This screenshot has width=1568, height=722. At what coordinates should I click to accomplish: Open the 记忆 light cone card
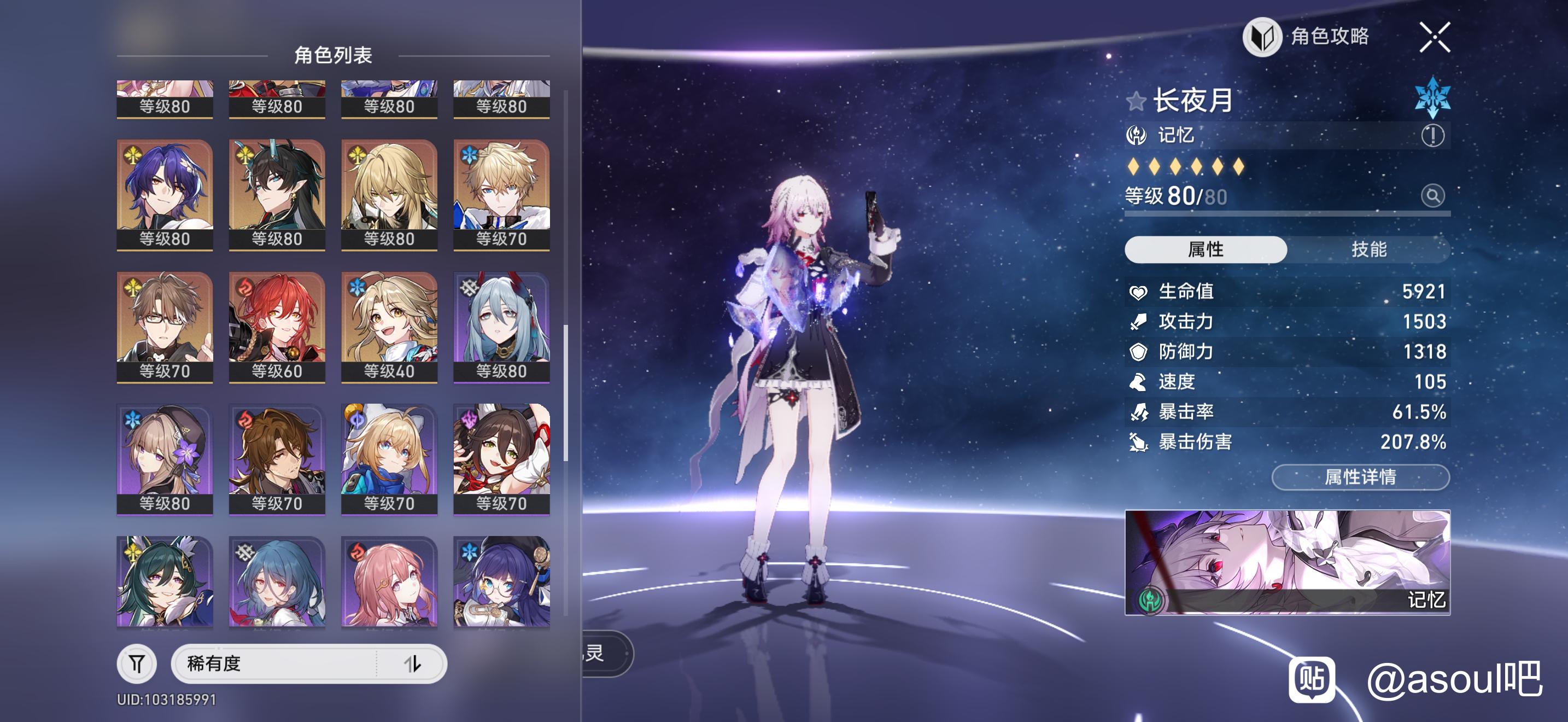click(1287, 562)
